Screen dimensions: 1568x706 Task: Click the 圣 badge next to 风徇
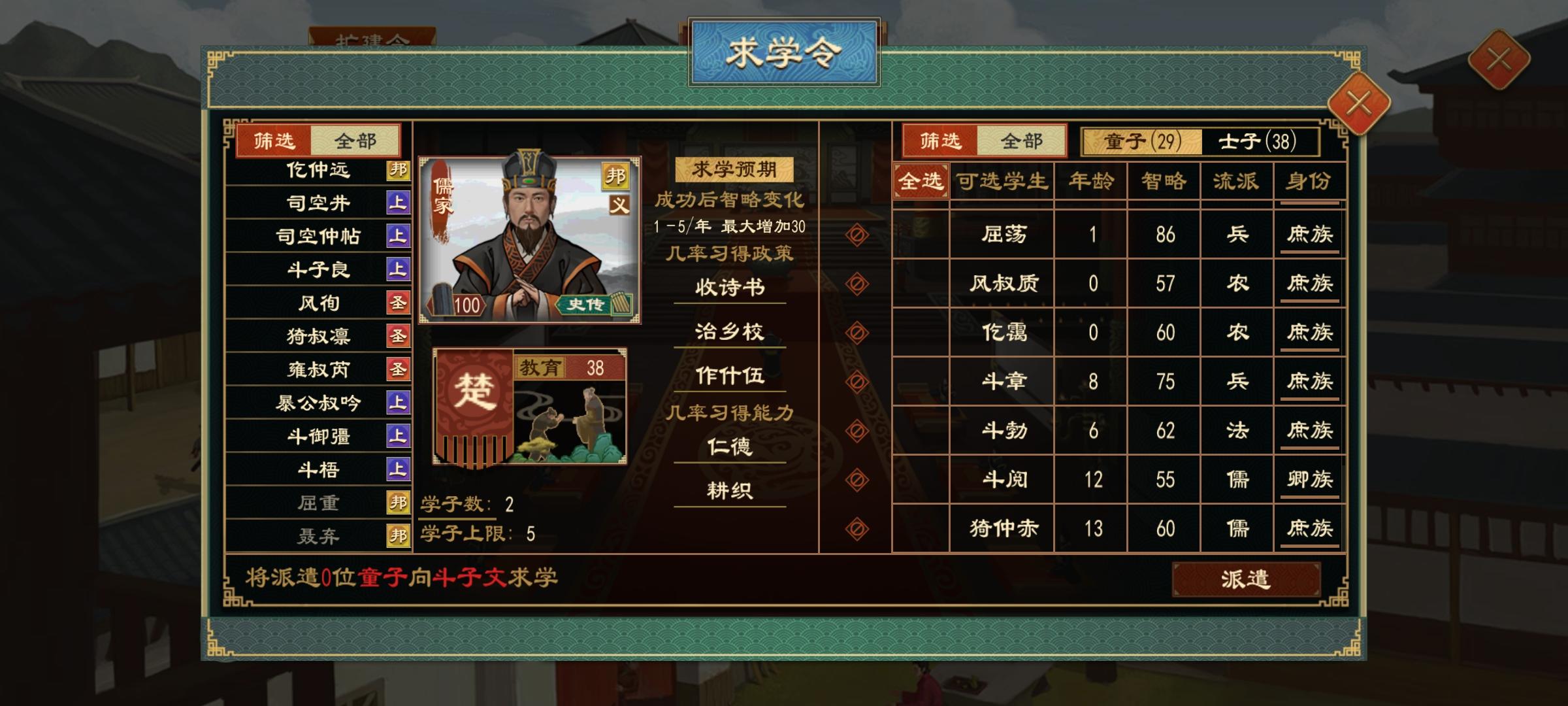[x=399, y=303]
